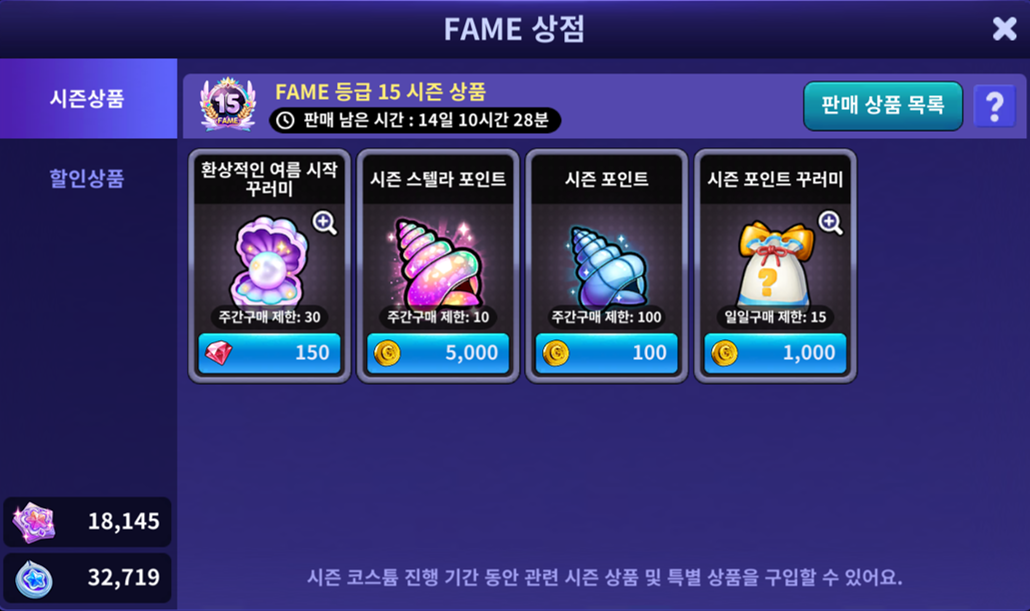The width and height of the screenshot is (1030, 611).
Task: Open the question mark help button
Action: click(x=994, y=106)
